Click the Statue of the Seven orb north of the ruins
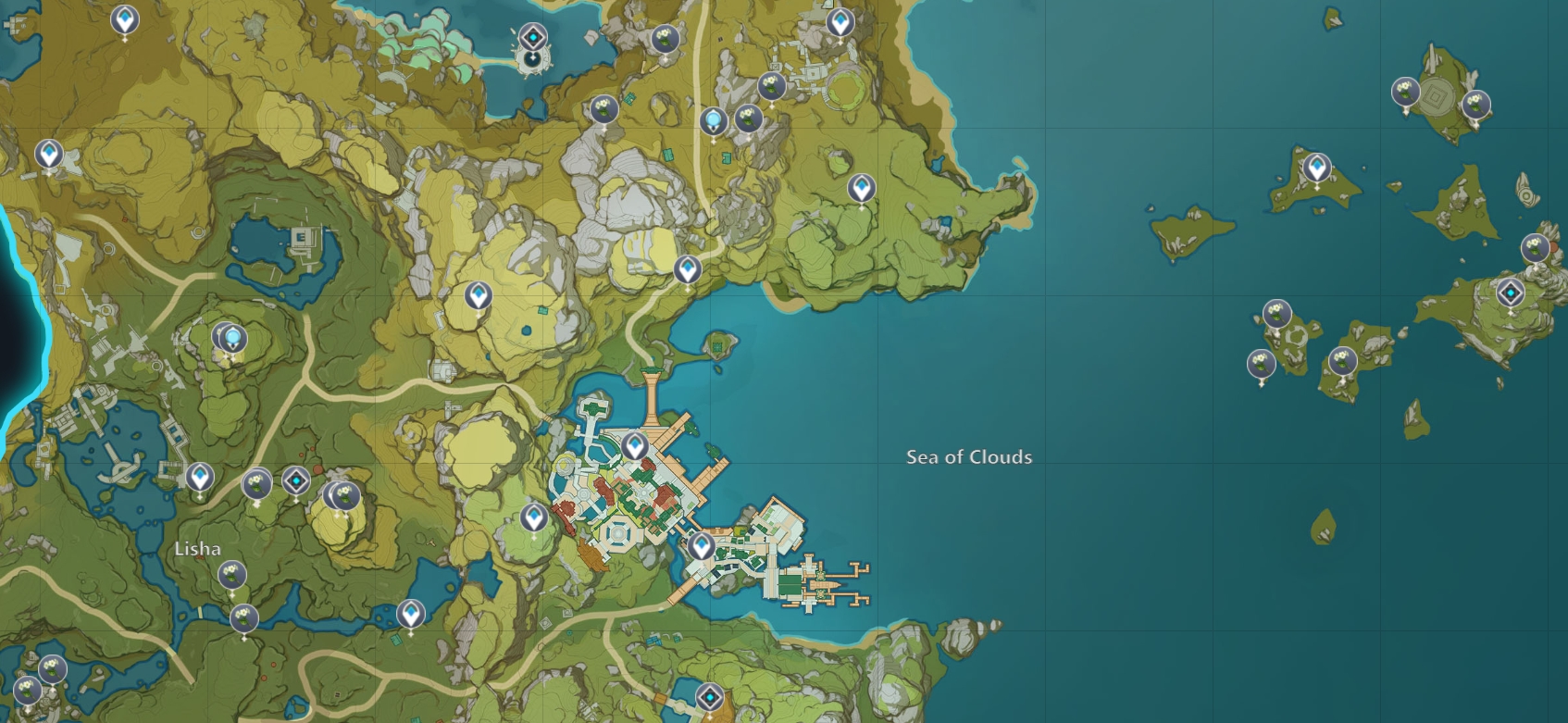Viewport: 1568px width, 723px height. 713,118
